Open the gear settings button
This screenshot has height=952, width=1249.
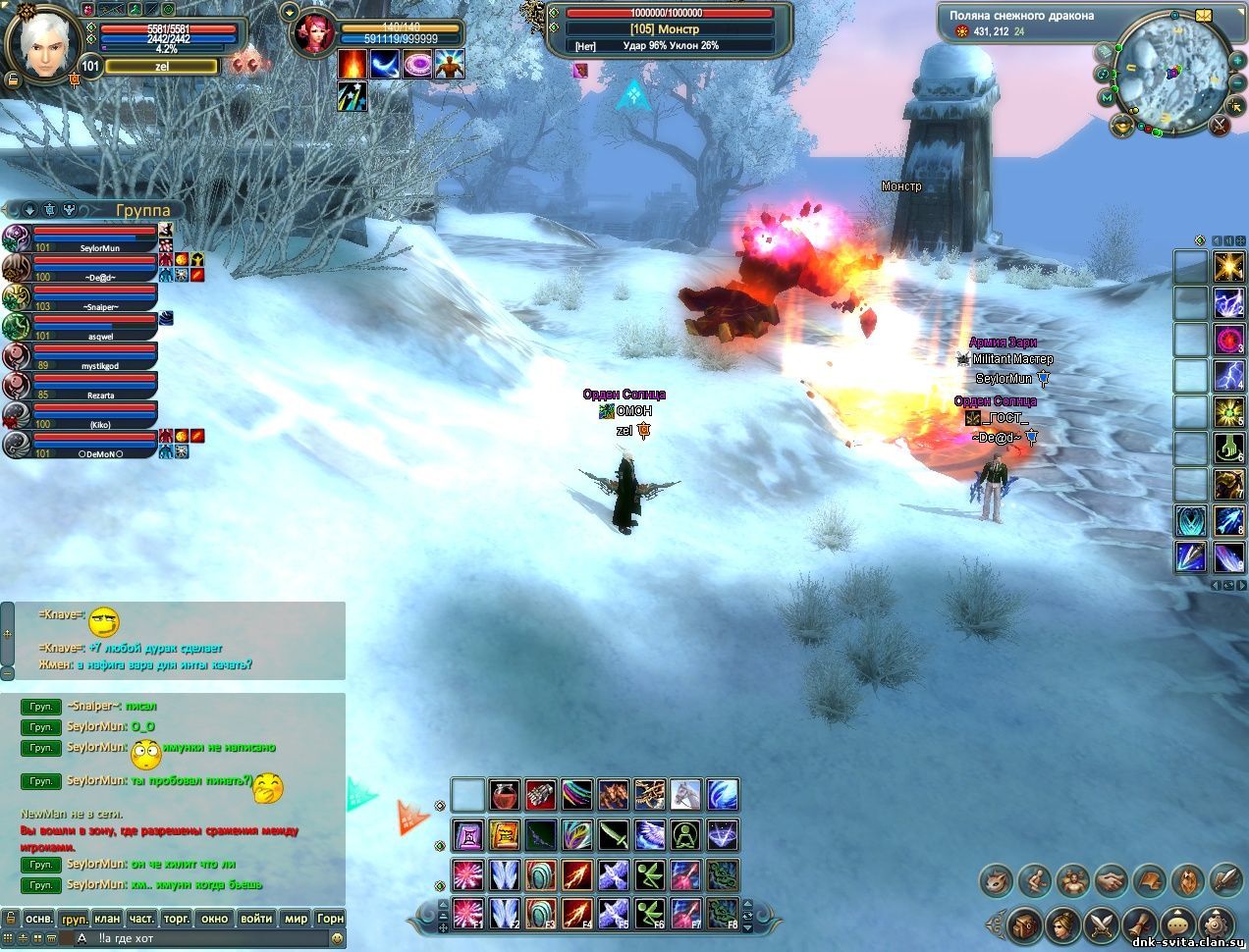point(1215,924)
